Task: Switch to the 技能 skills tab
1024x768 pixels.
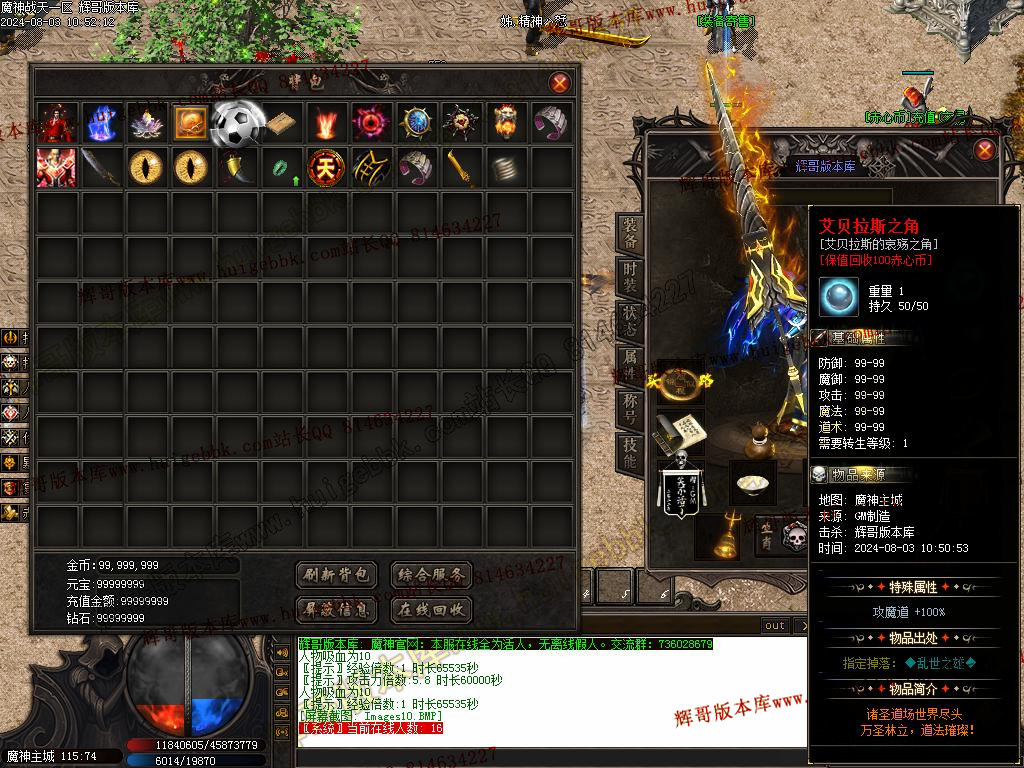Action: click(x=630, y=453)
